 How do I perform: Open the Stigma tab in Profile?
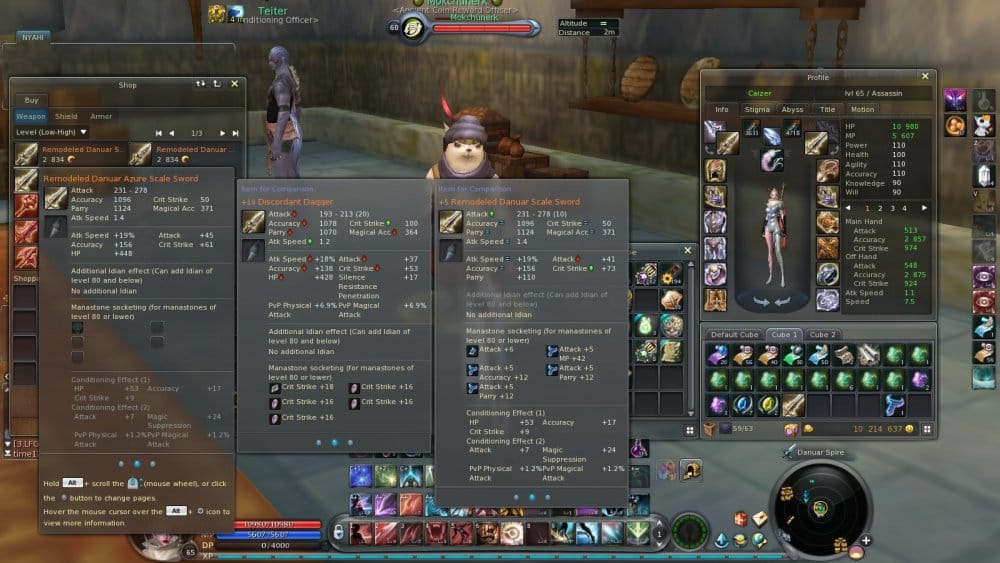(x=757, y=109)
